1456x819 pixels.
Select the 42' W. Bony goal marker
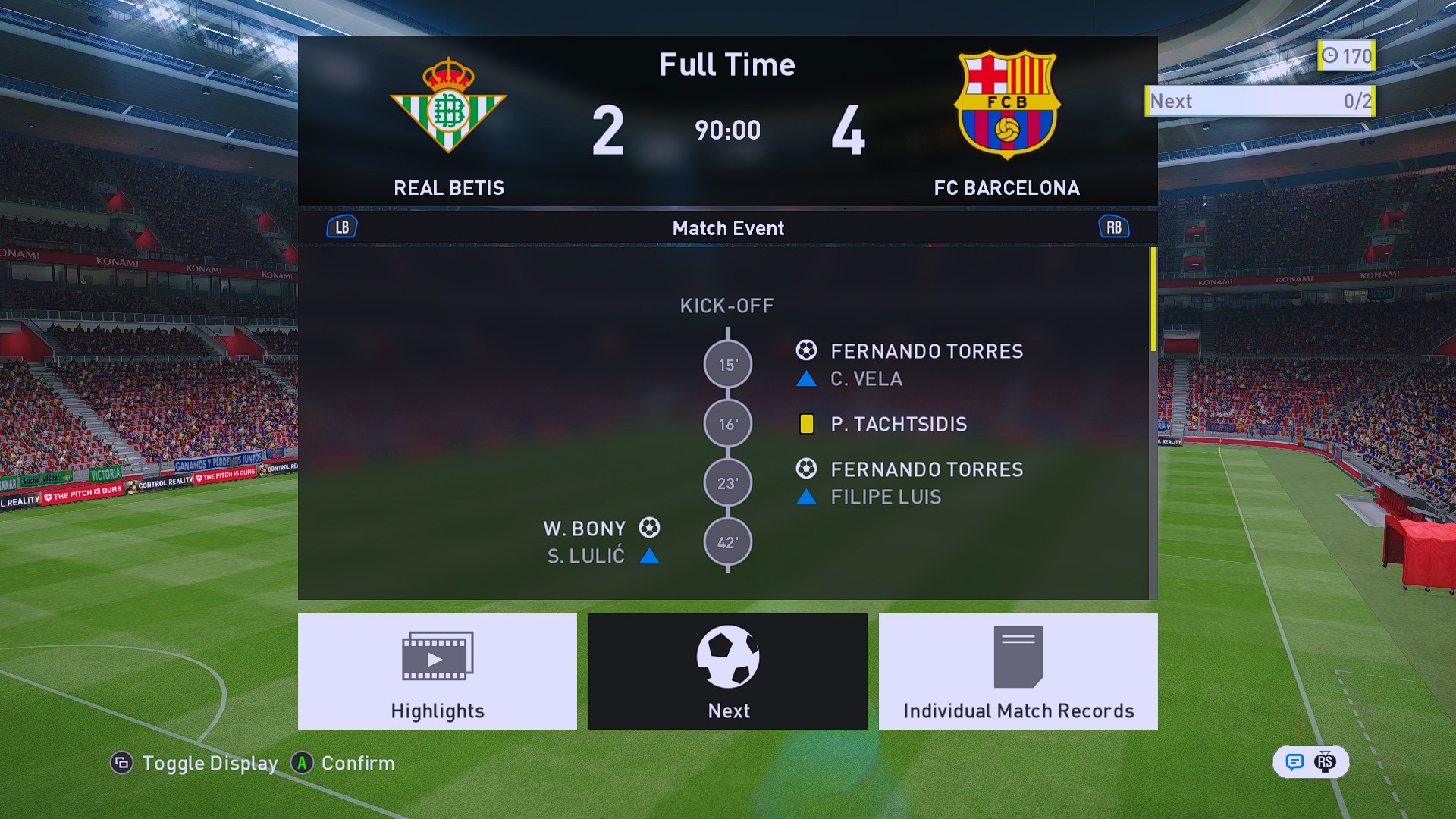pyautogui.click(x=727, y=542)
